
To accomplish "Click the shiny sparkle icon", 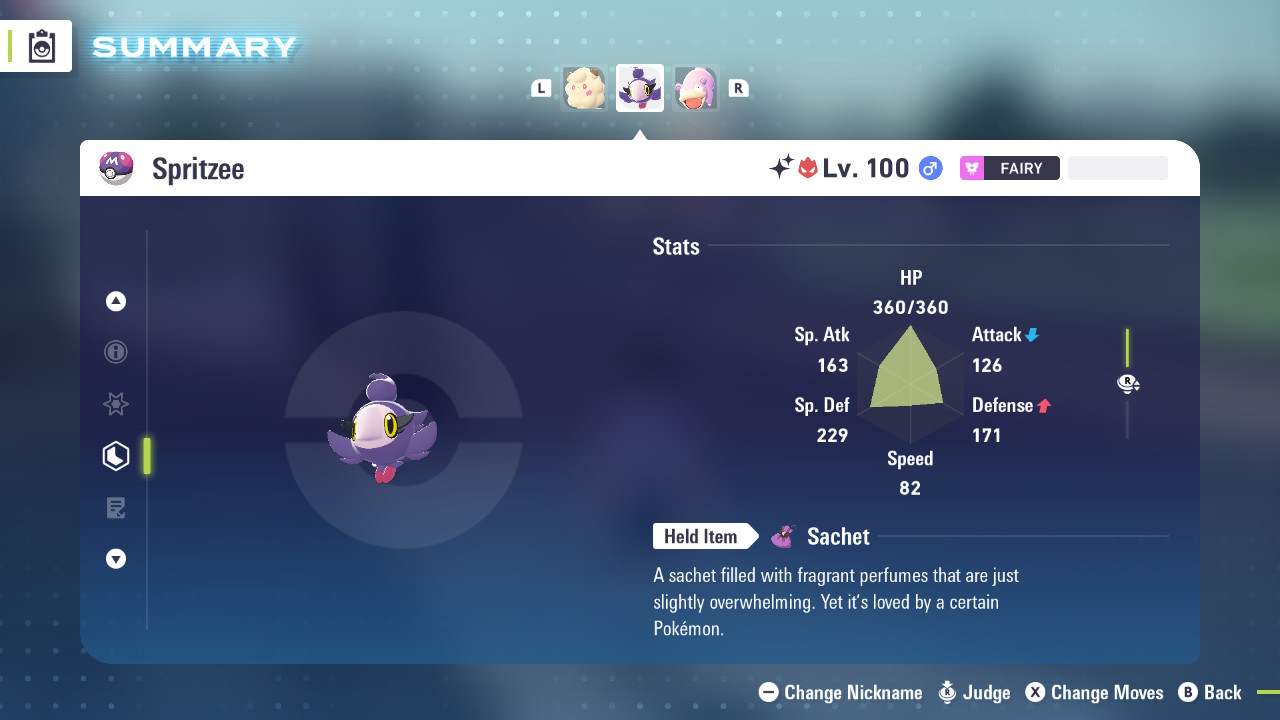I will click(x=783, y=168).
